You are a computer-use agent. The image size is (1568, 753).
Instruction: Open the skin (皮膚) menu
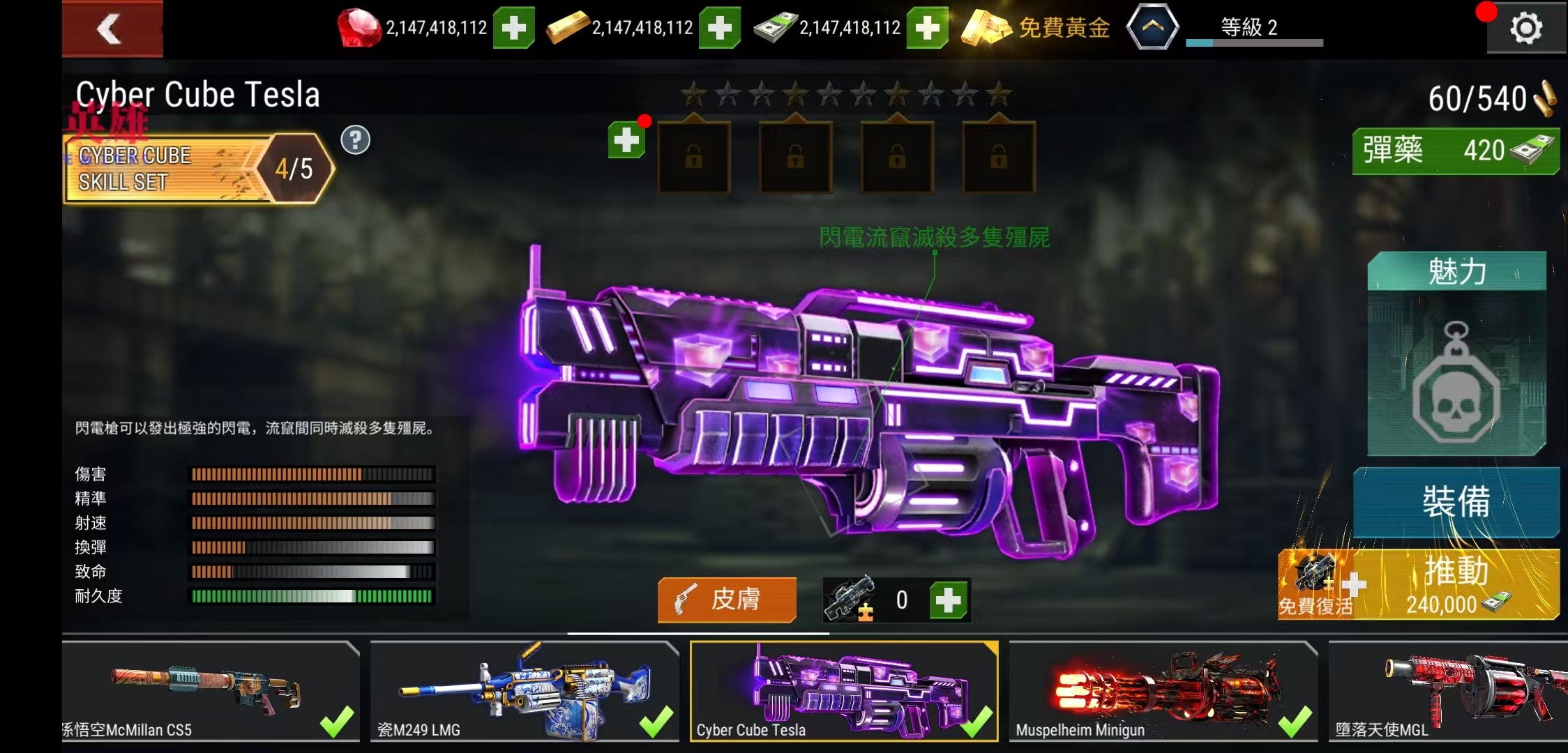pyautogui.click(x=726, y=600)
